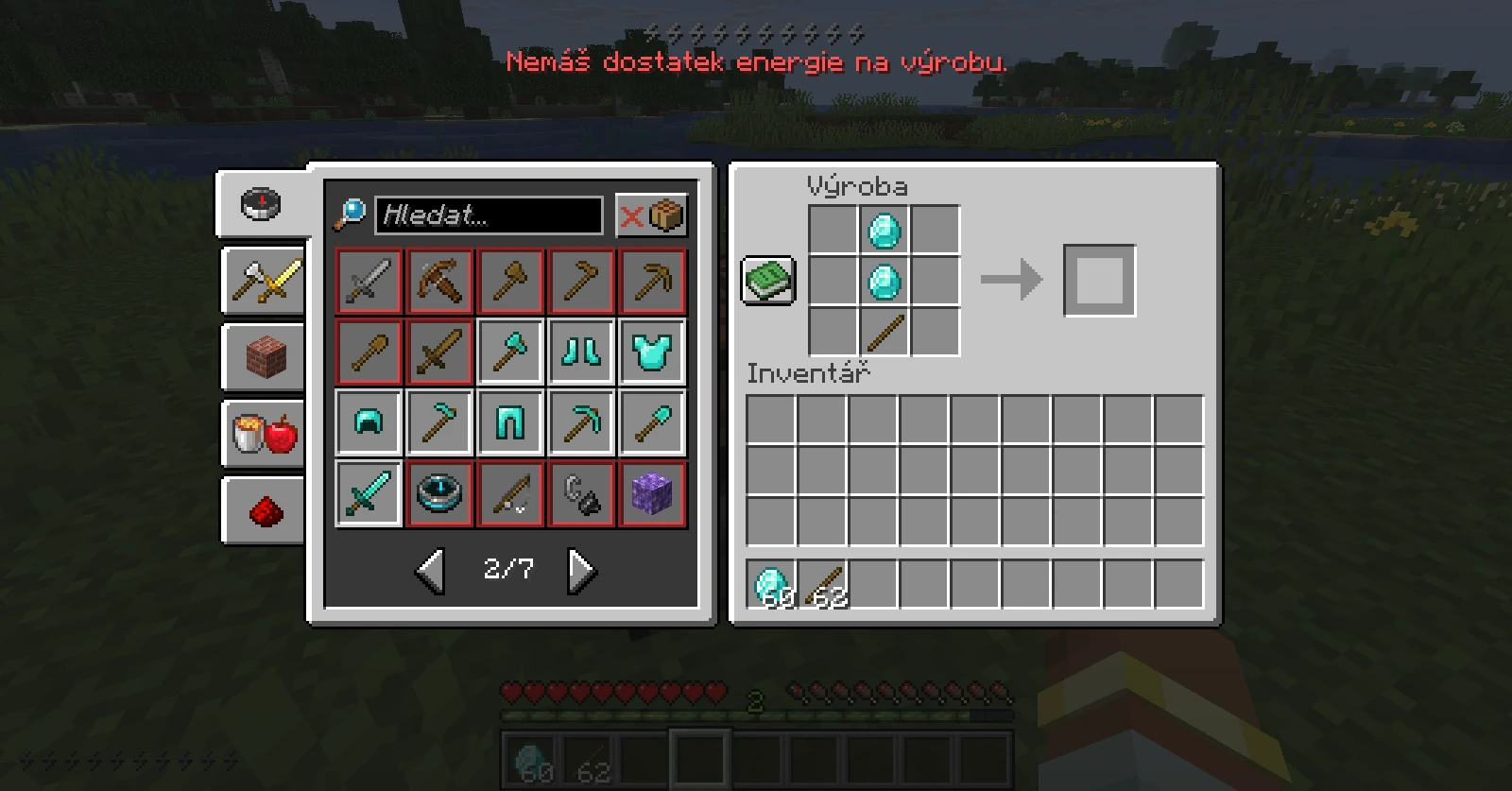This screenshot has height=791, width=1512.
Task: Select the redstone category tab
Action: coord(263,510)
